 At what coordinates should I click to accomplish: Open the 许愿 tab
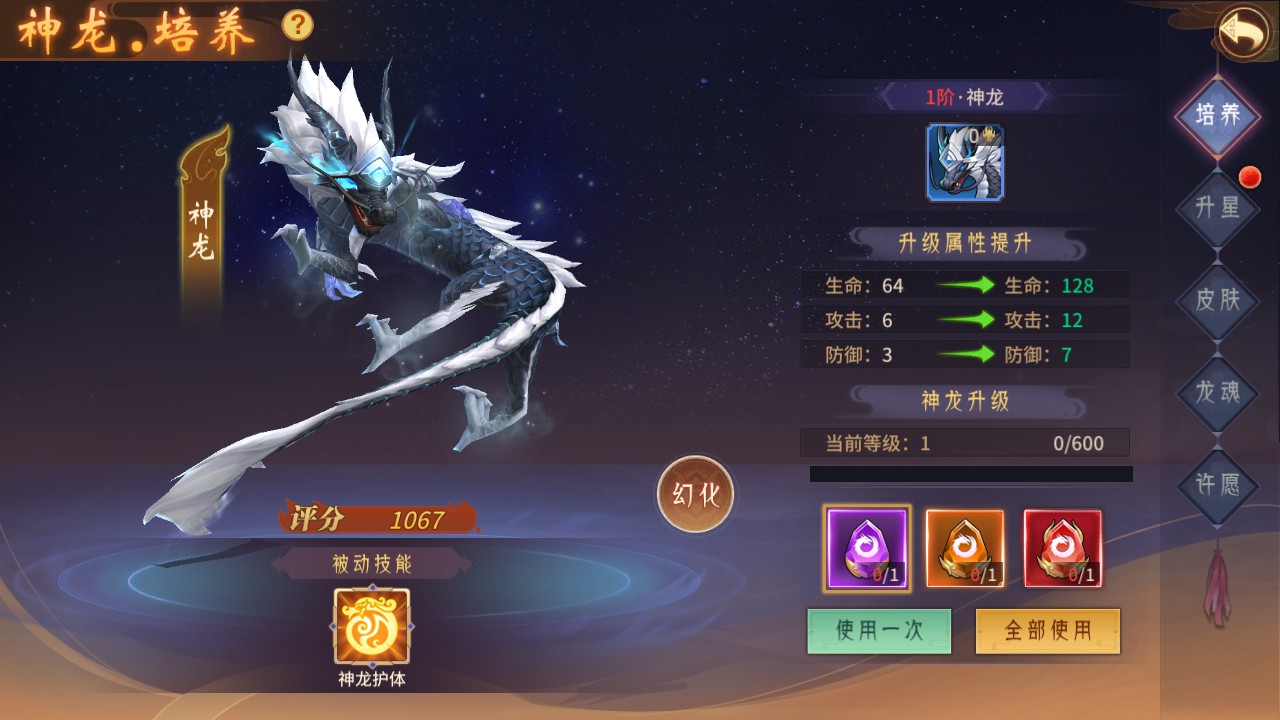[1217, 485]
